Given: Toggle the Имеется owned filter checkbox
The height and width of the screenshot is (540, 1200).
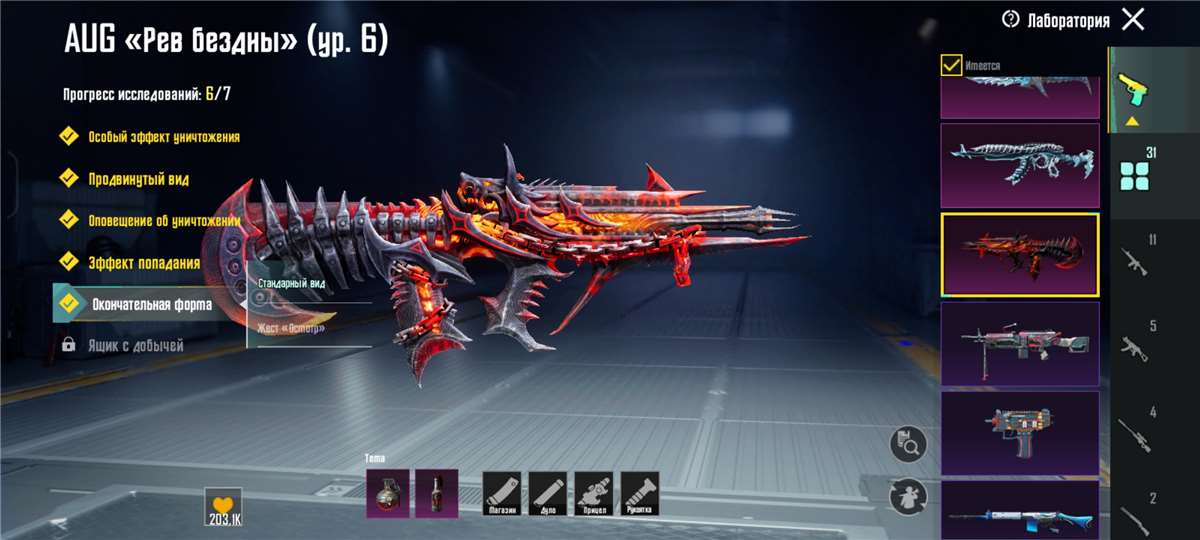Looking at the screenshot, I should (x=952, y=66).
